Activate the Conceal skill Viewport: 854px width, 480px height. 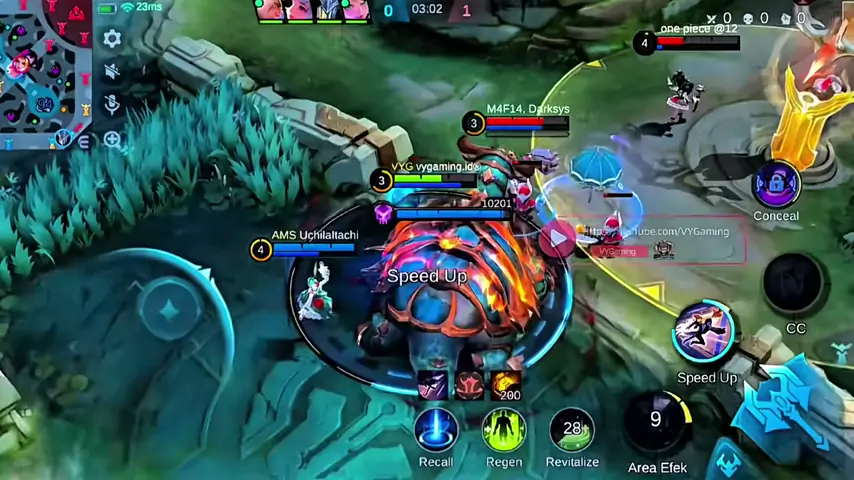(x=776, y=183)
